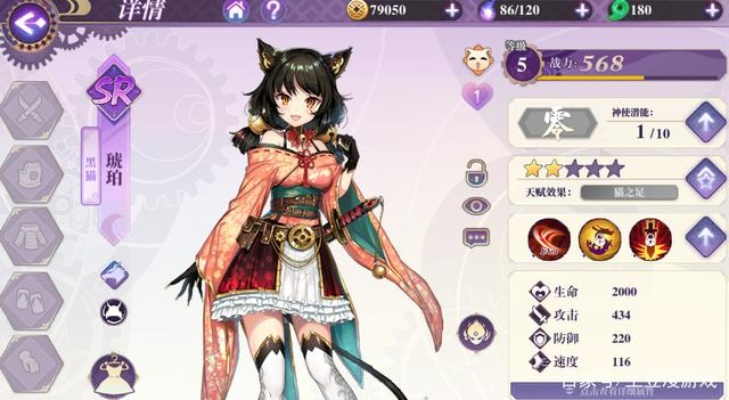The height and width of the screenshot is (400, 729).
Task: Select the red slash skill icon
Action: (x=549, y=238)
